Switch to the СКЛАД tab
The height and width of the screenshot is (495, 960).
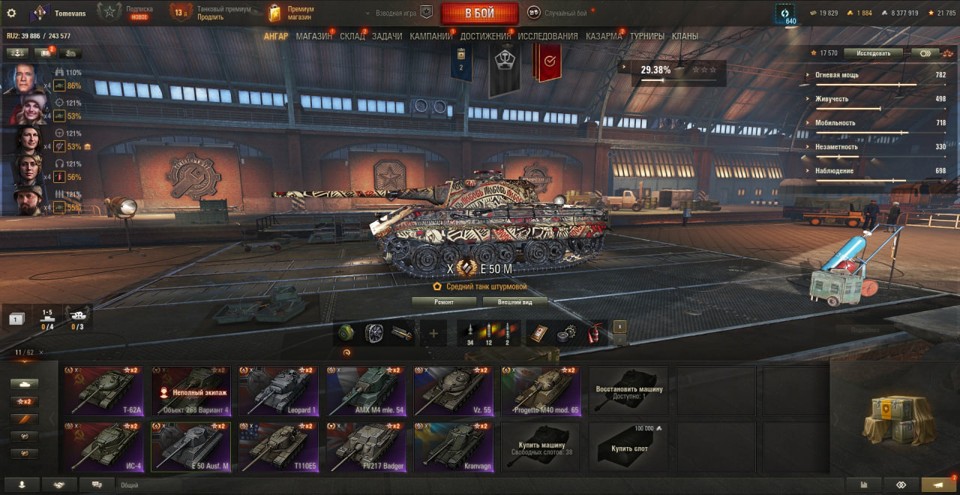click(353, 36)
